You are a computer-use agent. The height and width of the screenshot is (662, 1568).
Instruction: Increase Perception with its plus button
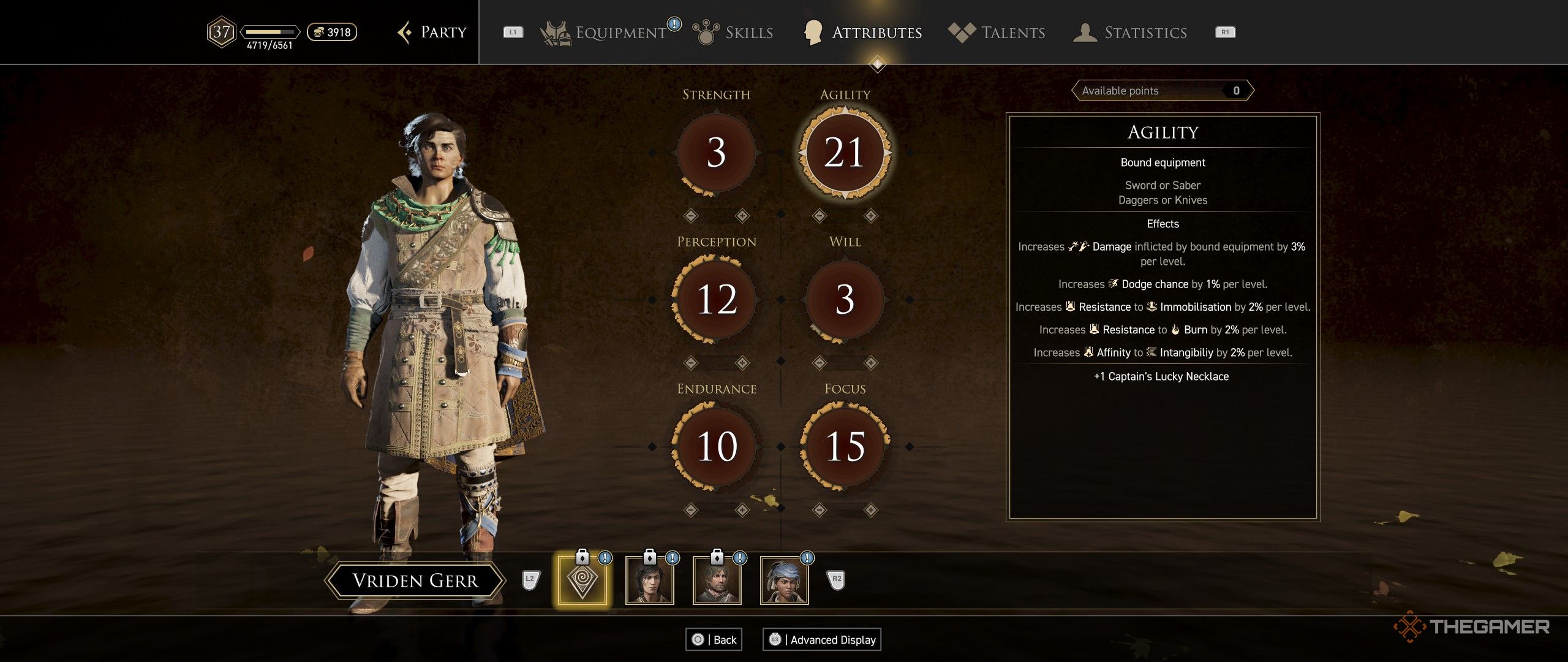tap(742, 363)
